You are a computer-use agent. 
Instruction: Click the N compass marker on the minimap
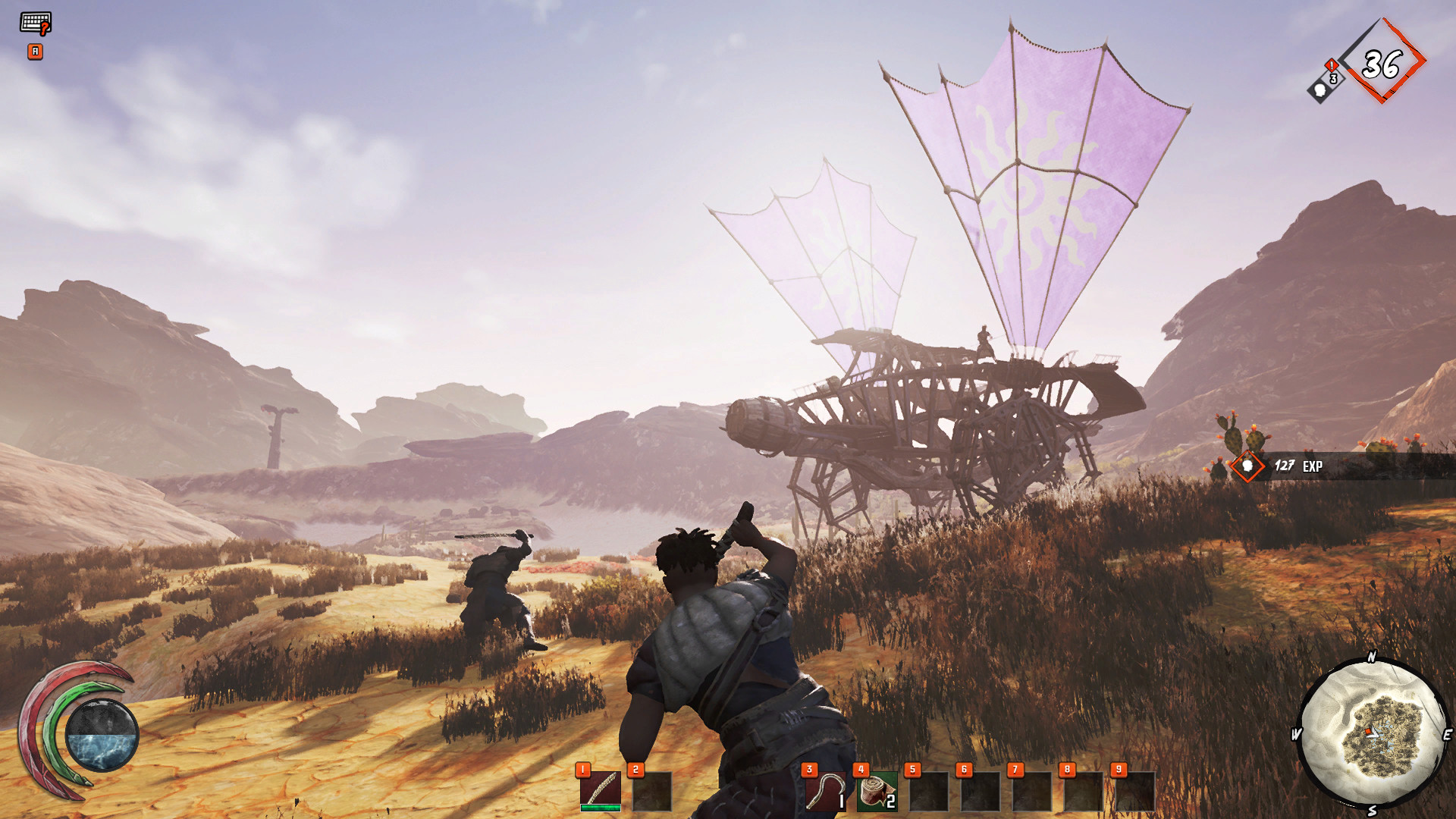(1371, 657)
